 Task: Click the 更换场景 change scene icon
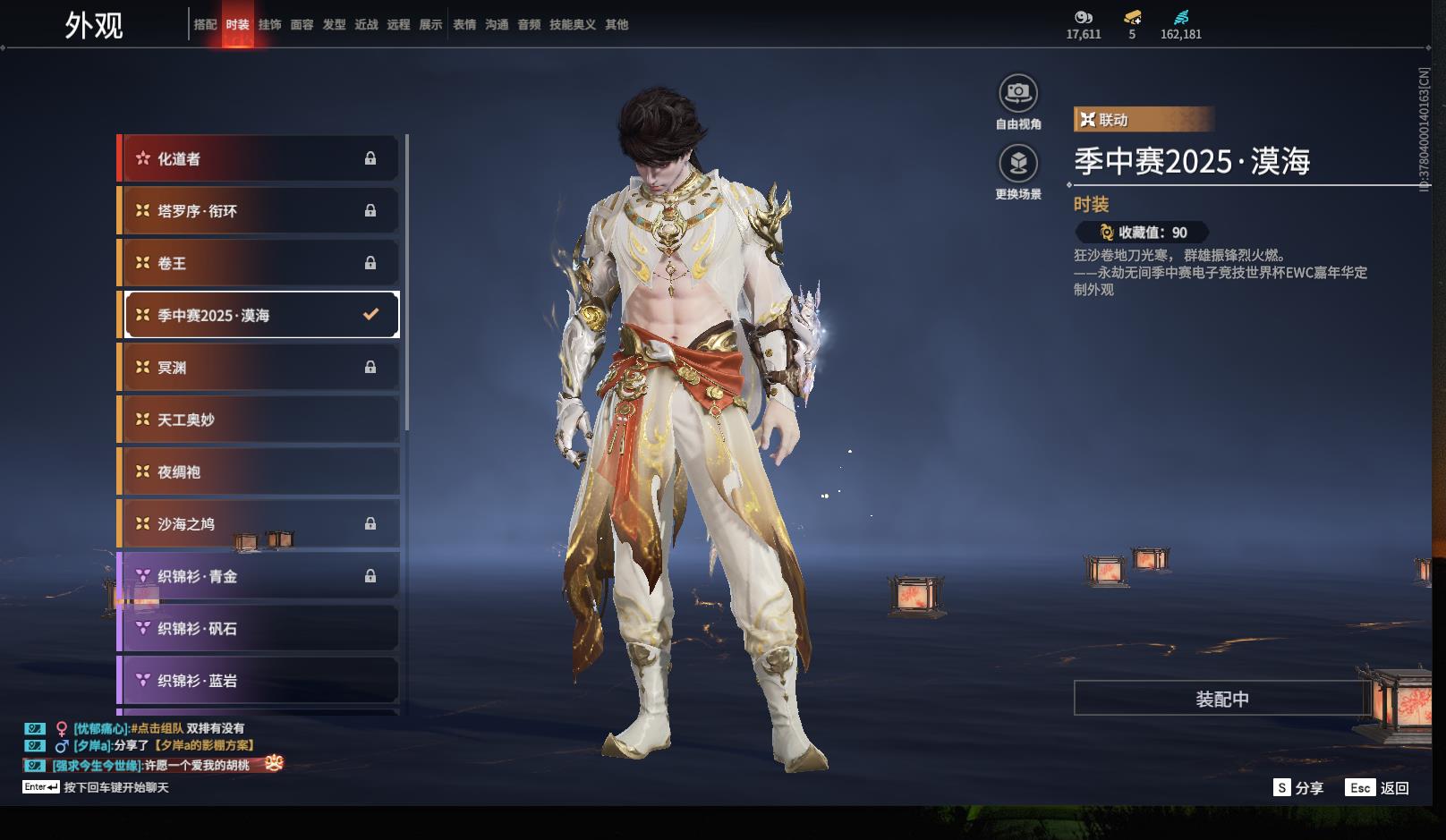(1018, 164)
